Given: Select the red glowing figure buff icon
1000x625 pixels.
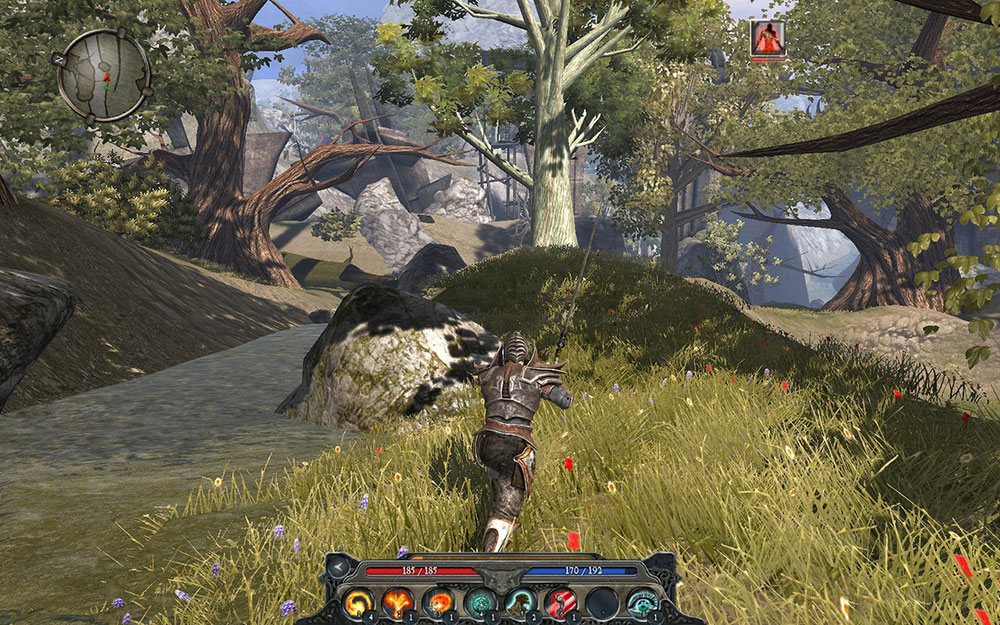Looking at the screenshot, I should [767, 37].
